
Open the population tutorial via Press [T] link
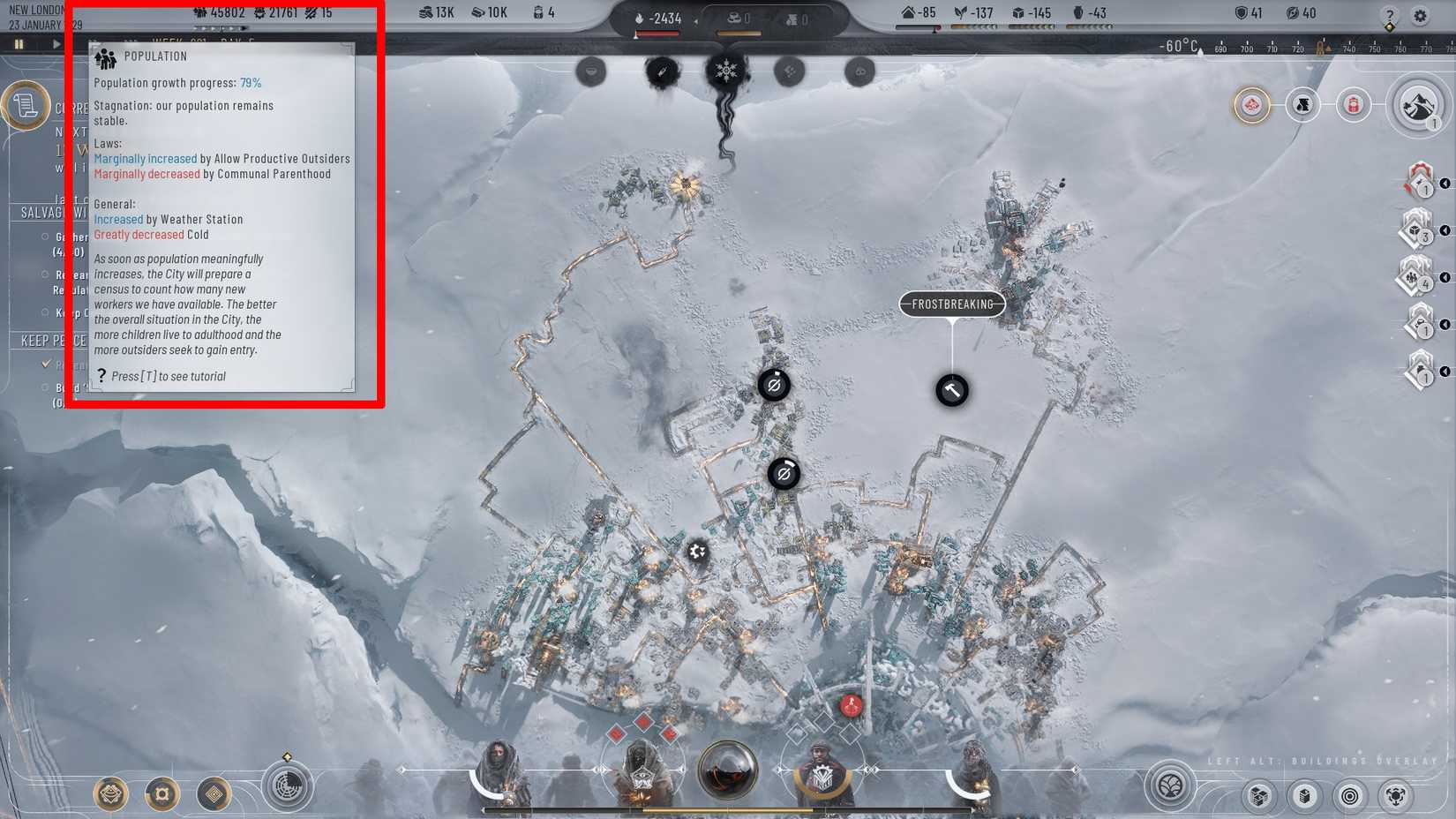click(169, 376)
